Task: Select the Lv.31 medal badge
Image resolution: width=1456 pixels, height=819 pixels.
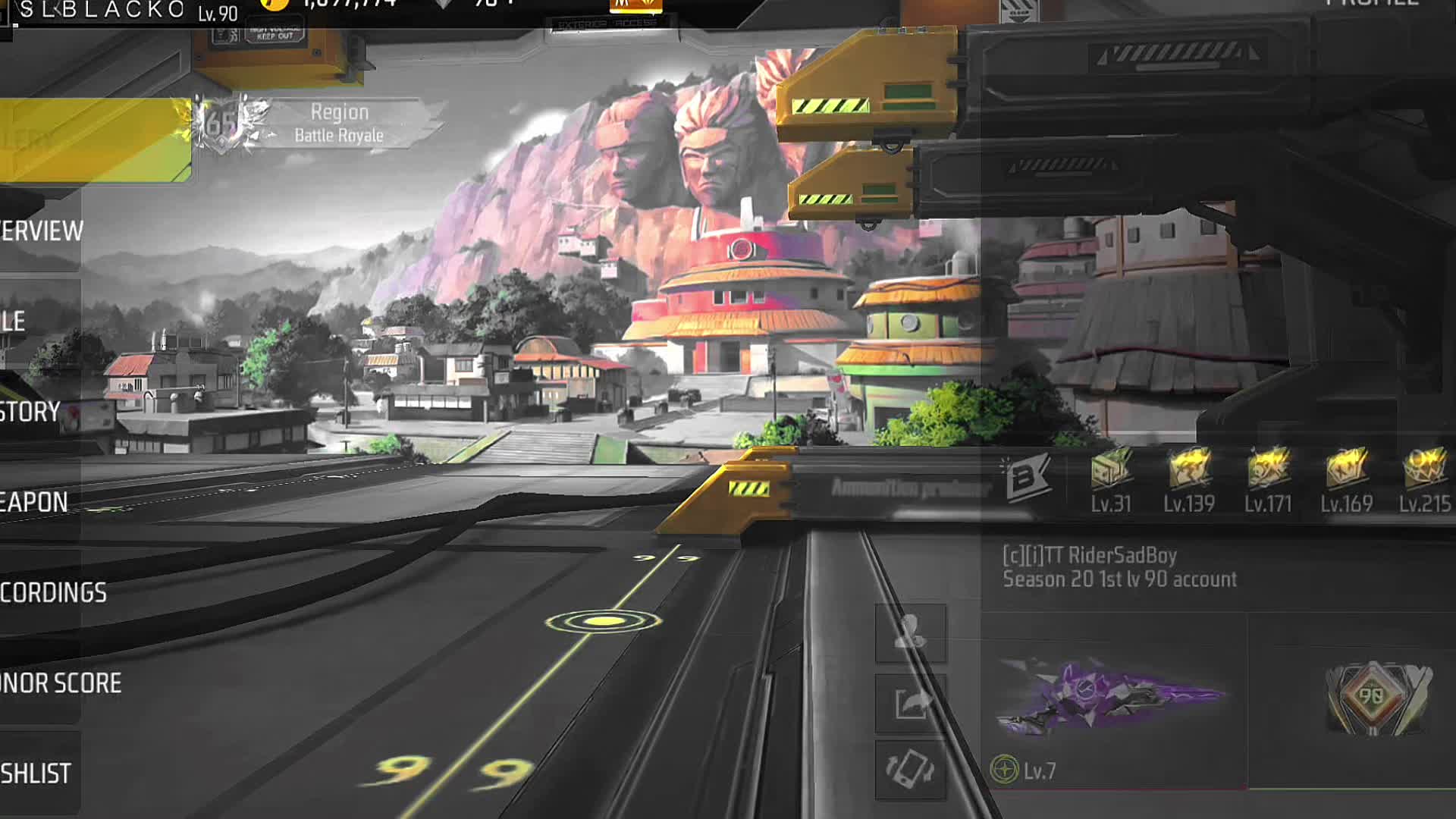Action: point(1111,479)
